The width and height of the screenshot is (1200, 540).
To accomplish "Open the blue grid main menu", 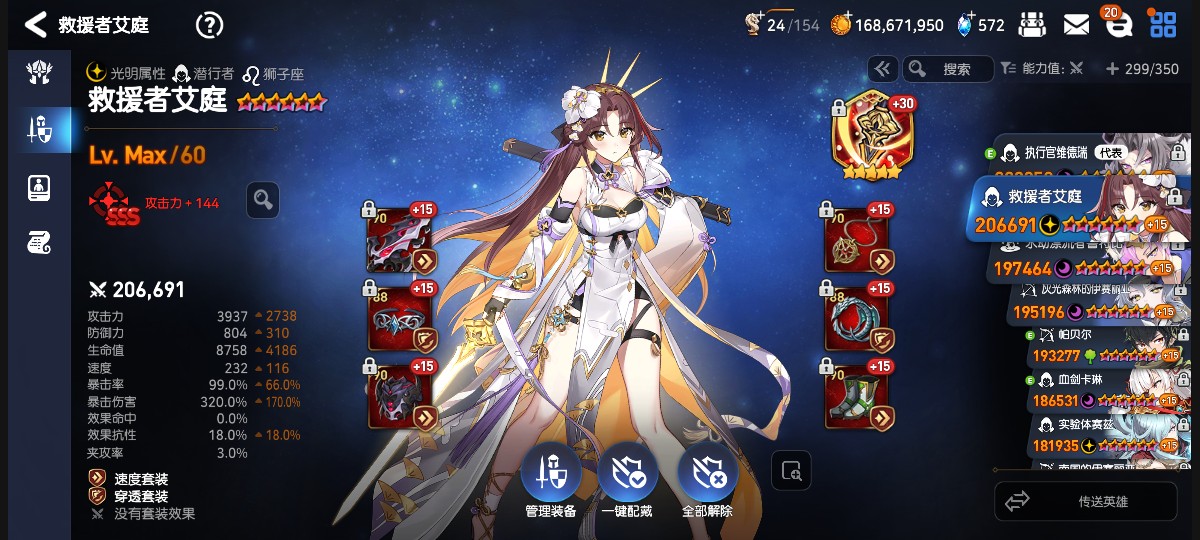I will tap(1163, 25).
